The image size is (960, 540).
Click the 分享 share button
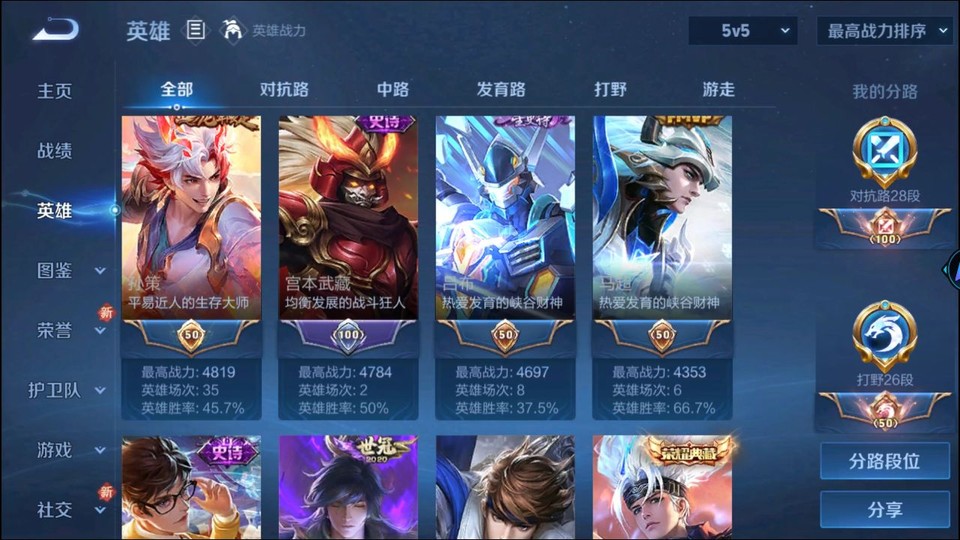[885, 510]
